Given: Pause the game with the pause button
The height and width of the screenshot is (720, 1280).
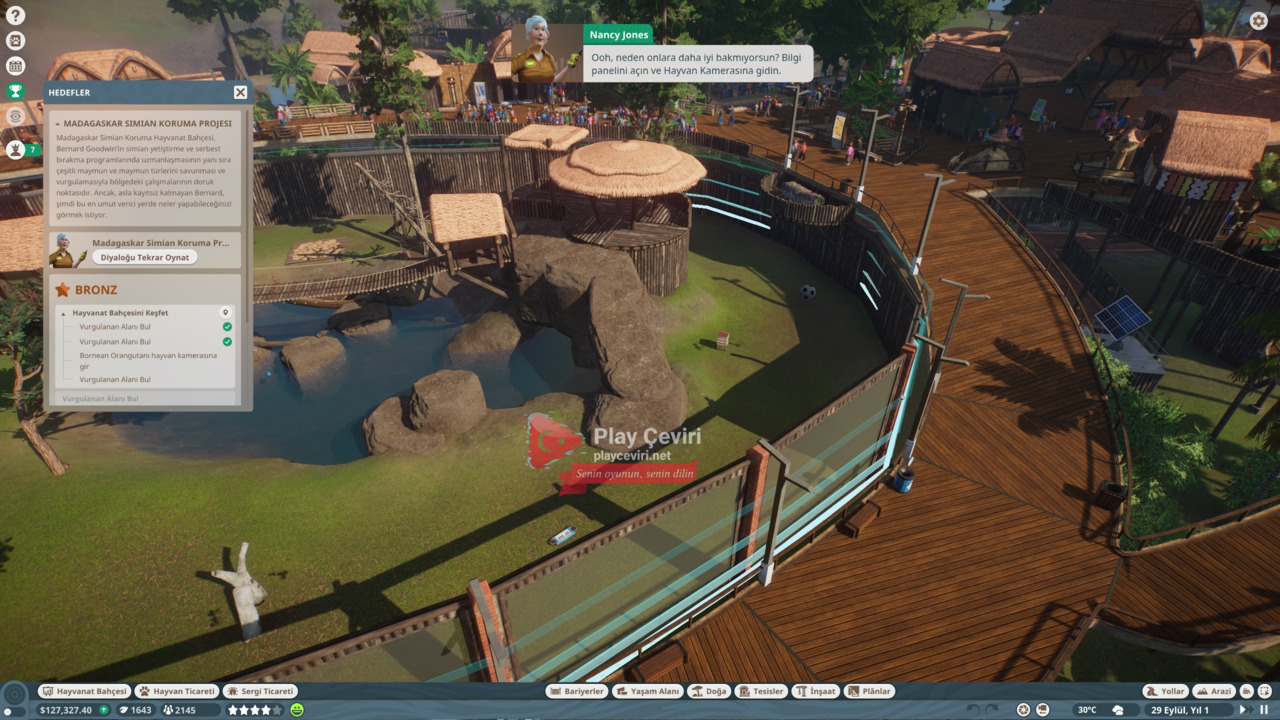Looking at the screenshot, I should pyautogui.click(x=1262, y=710).
